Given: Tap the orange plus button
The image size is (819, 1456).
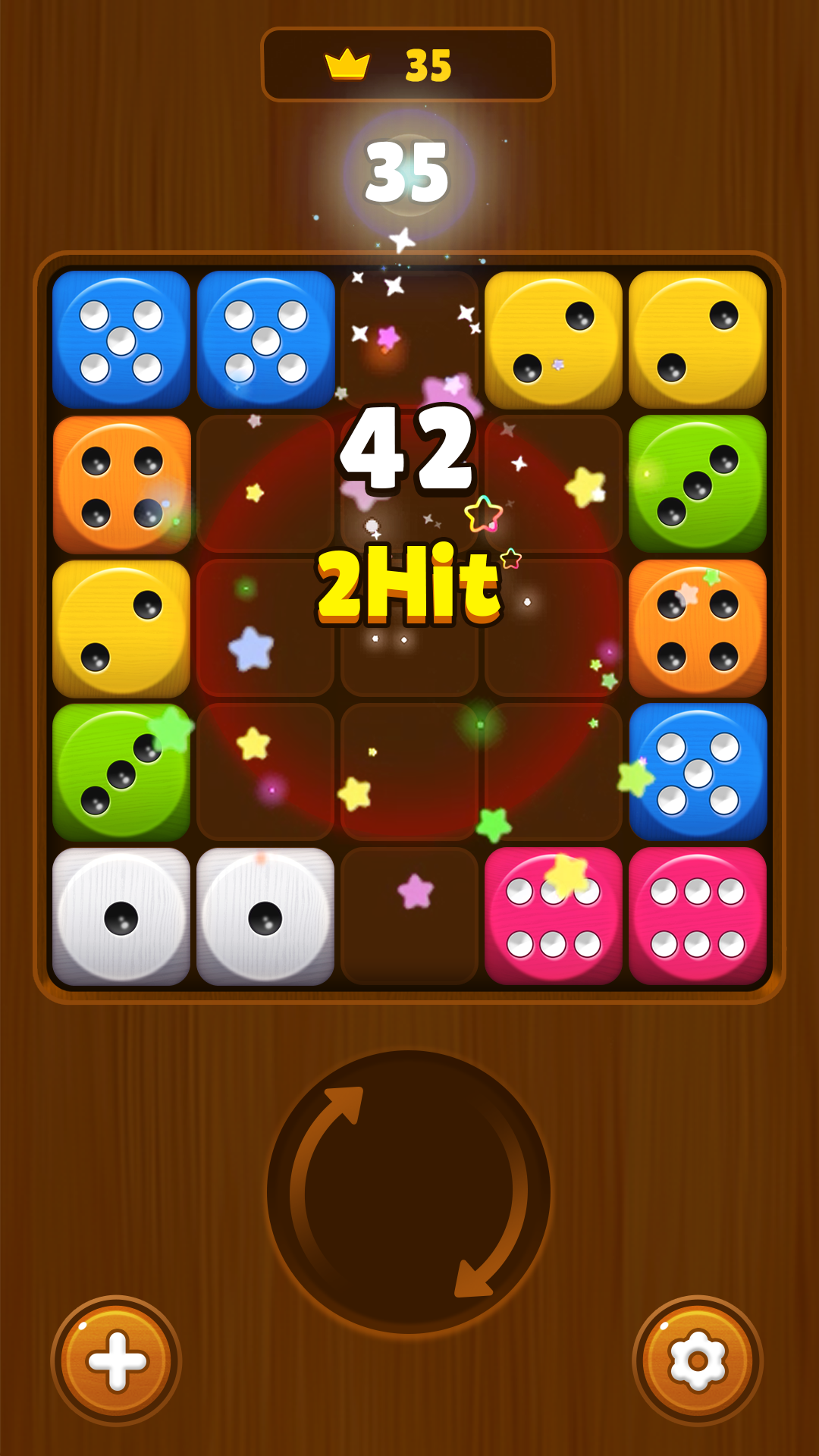Looking at the screenshot, I should 116,1360.
